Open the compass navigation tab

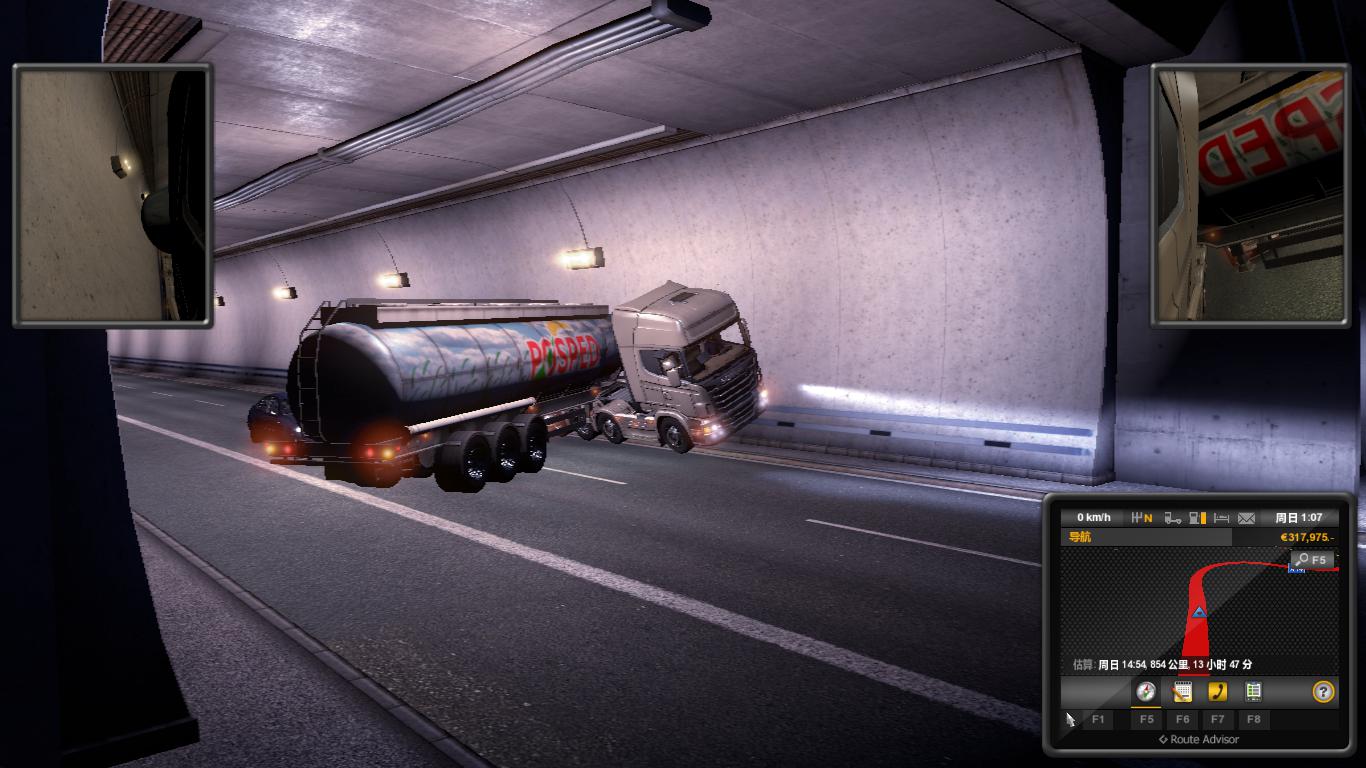[x=1146, y=692]
